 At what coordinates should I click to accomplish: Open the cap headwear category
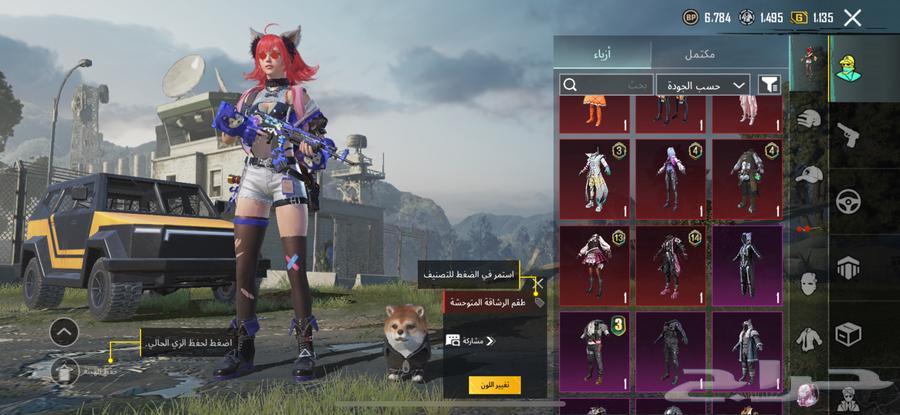[x=808, y=174]
